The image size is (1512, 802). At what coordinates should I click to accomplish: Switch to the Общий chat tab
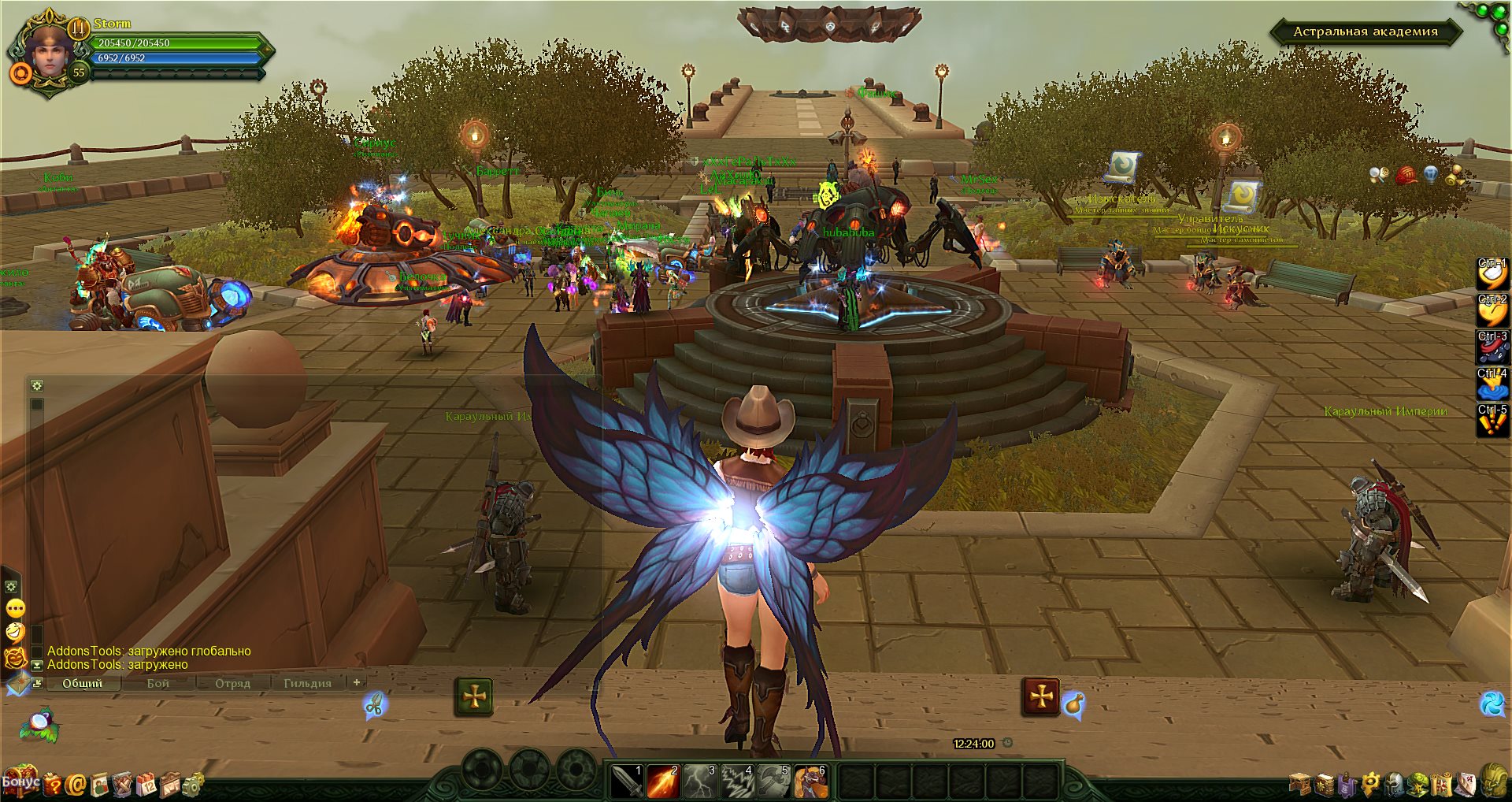click(83, 683)
